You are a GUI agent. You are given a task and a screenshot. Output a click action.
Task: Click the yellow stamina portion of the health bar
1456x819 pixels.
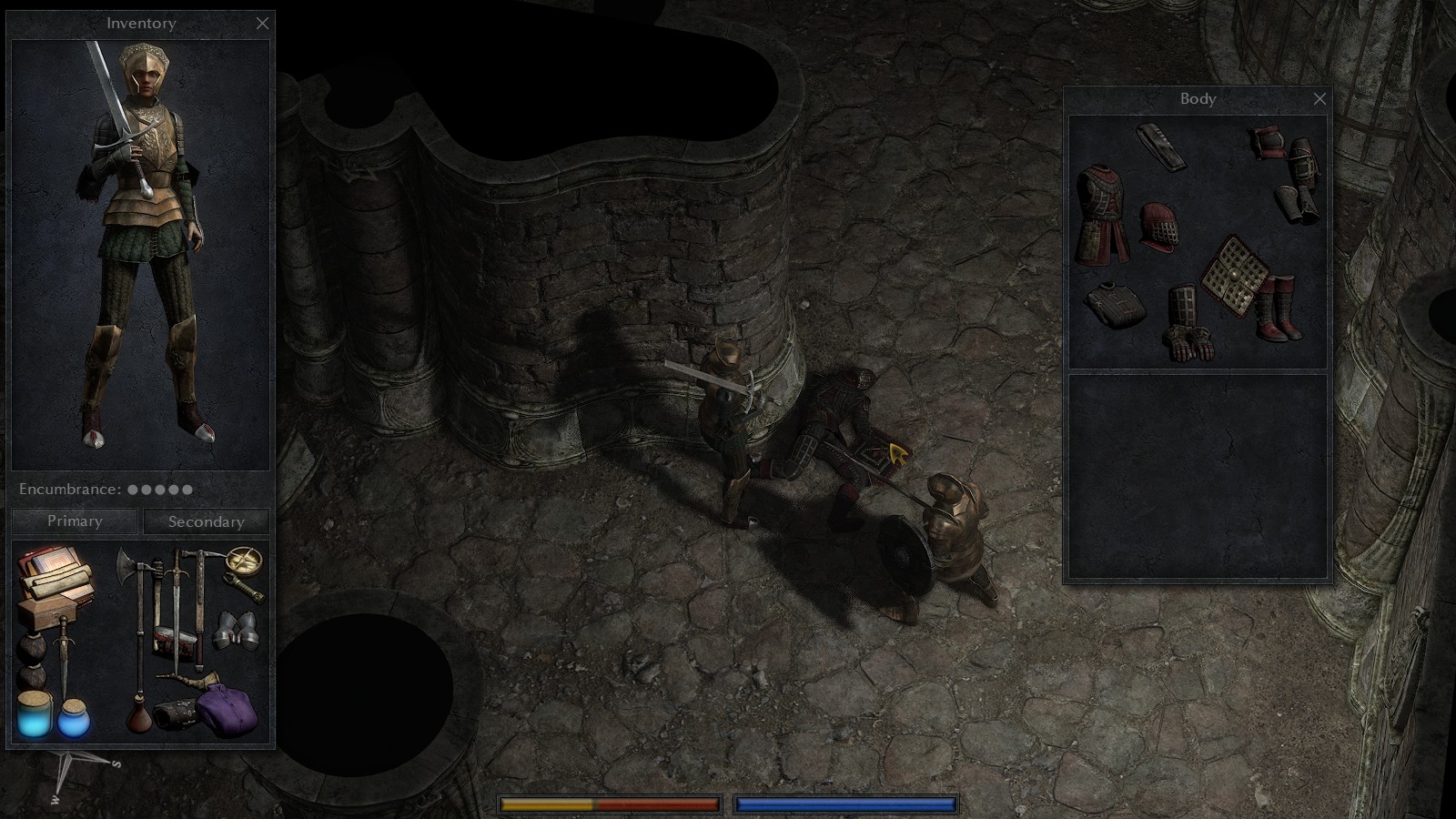tap(546, 804)
